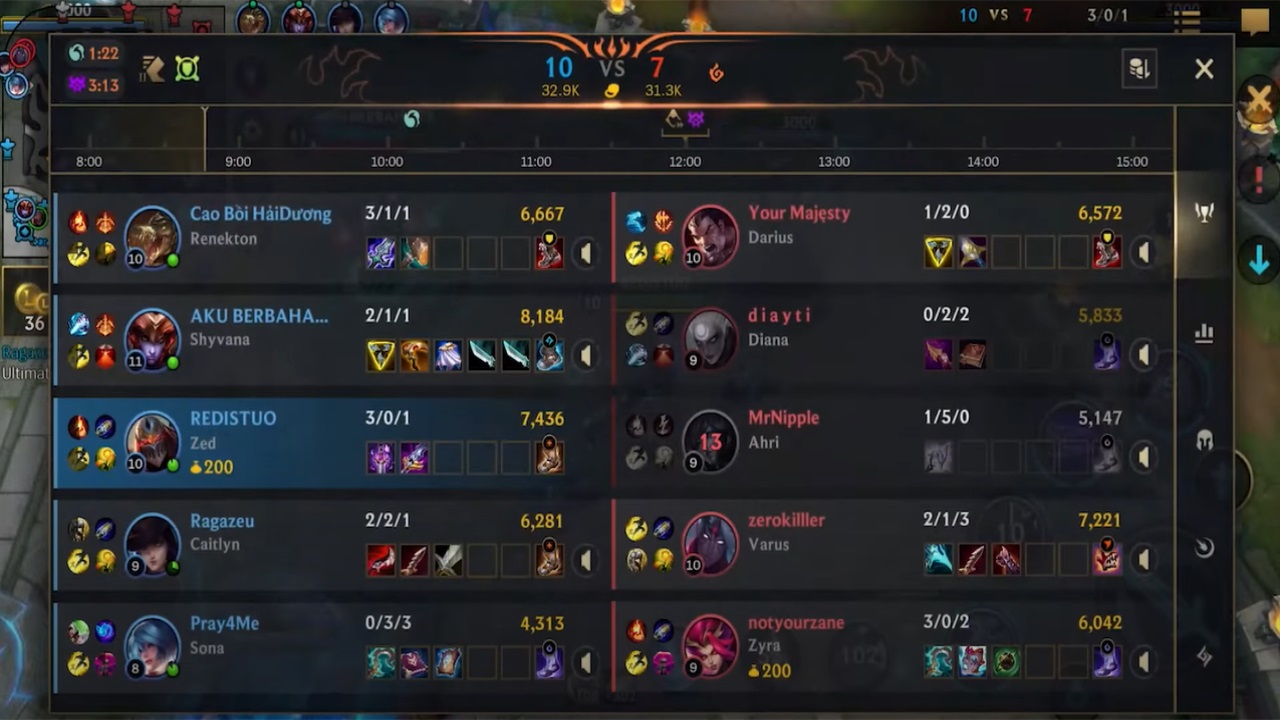The image size is (1280, 720).
Task: Click the 12:00 objective marker on timeline
Action: [685, 120]
